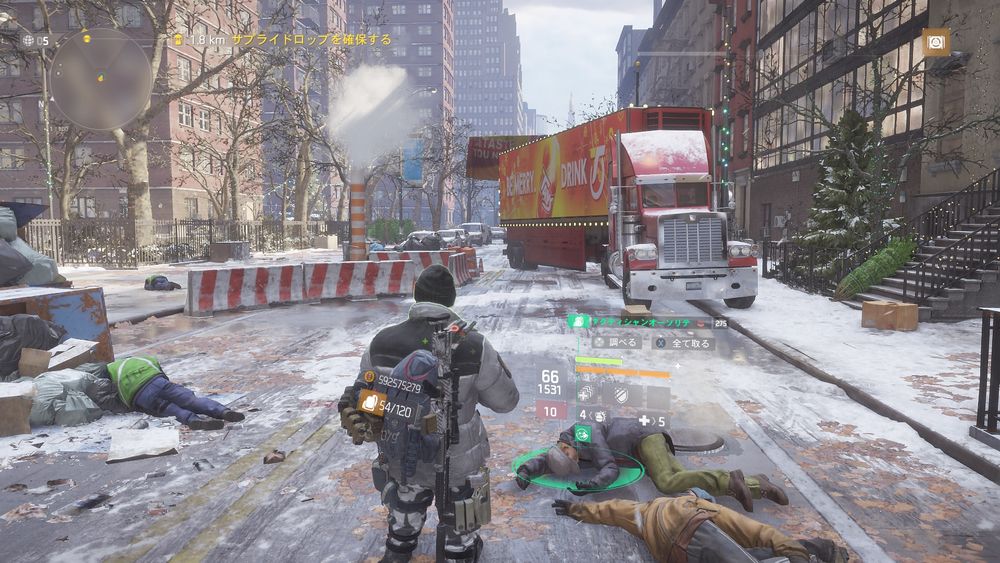This screenshot has height=563, width=1000.
Task: Select the grenade item with count 4
Action: (x=592, y=414)
